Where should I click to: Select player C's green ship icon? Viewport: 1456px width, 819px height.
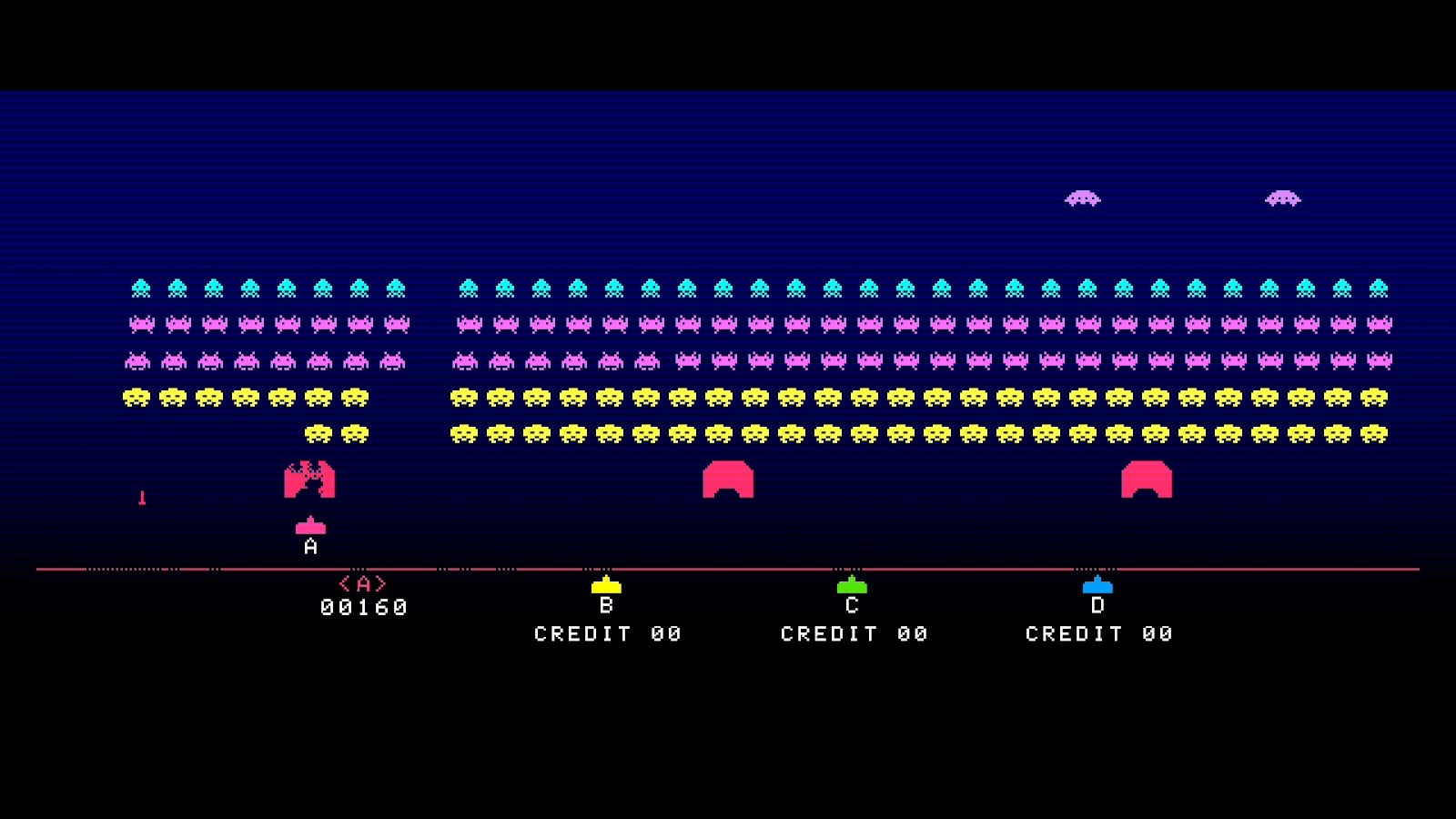click(854, 589)
